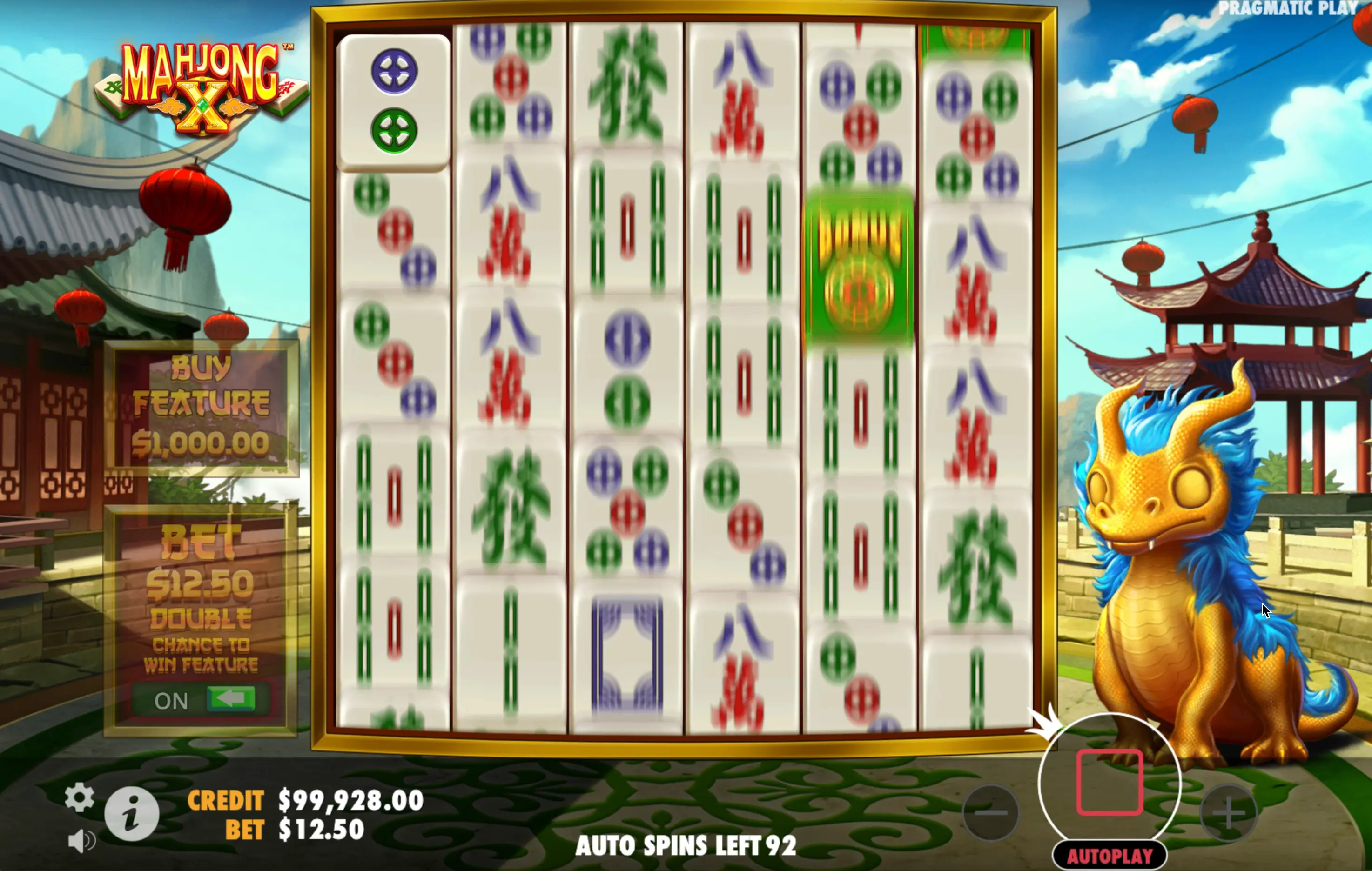
Task: Increase the bet with plus button
Action: (x=1228, y=813)
